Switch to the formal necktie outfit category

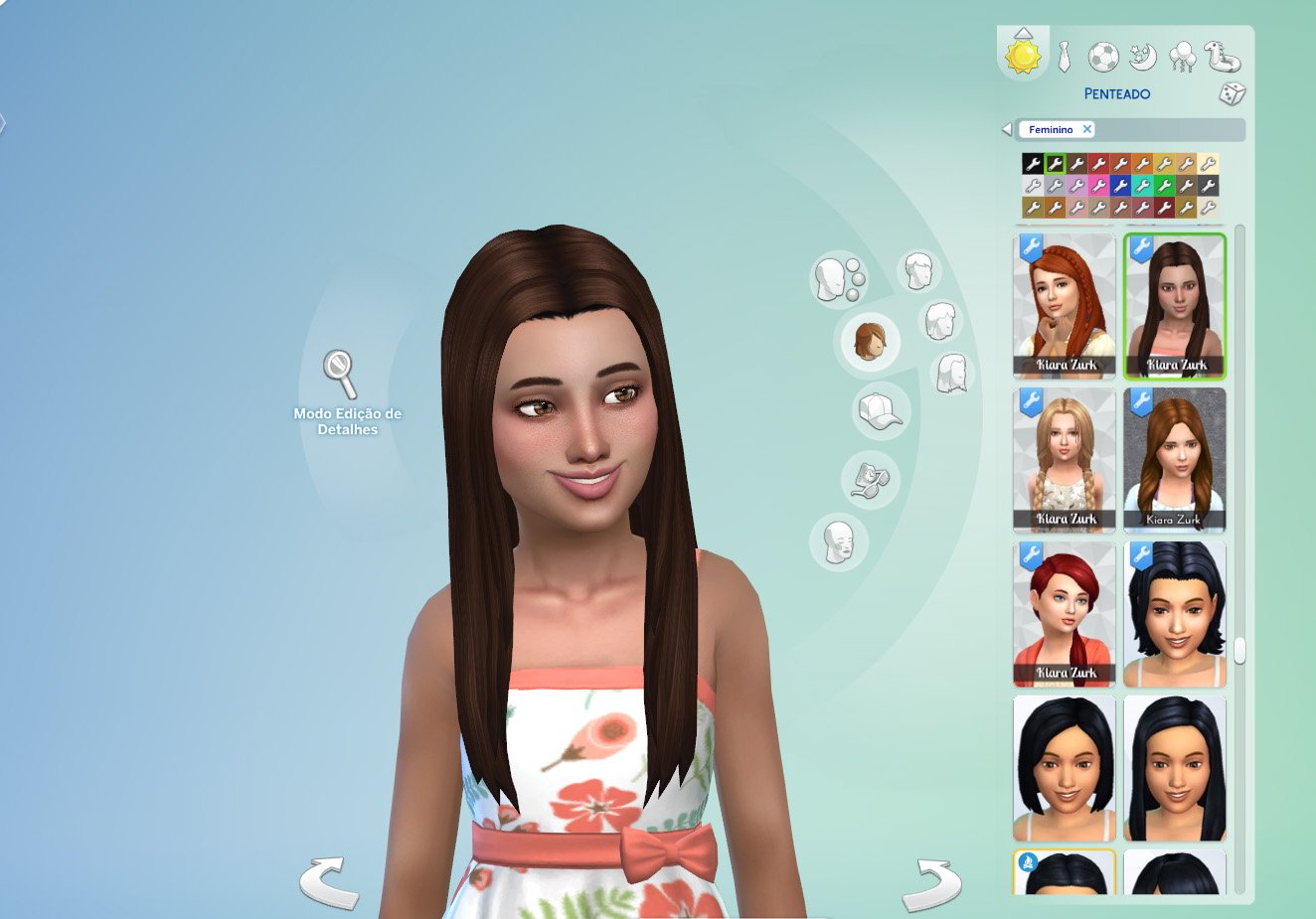click(x=1064, y=57)
